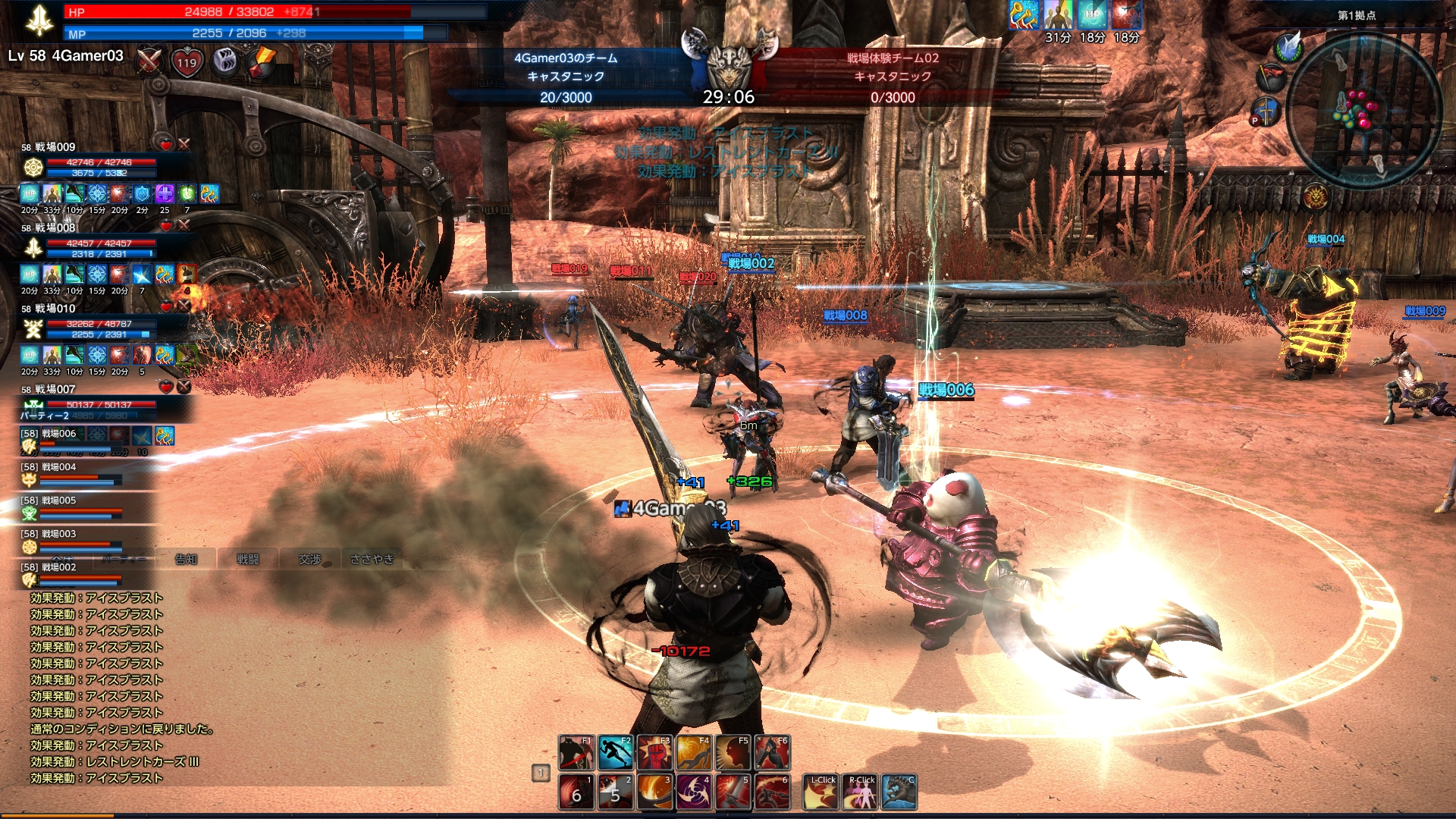
Task: Trigger the F1 shadow stance skill
Action: [576, 752]
